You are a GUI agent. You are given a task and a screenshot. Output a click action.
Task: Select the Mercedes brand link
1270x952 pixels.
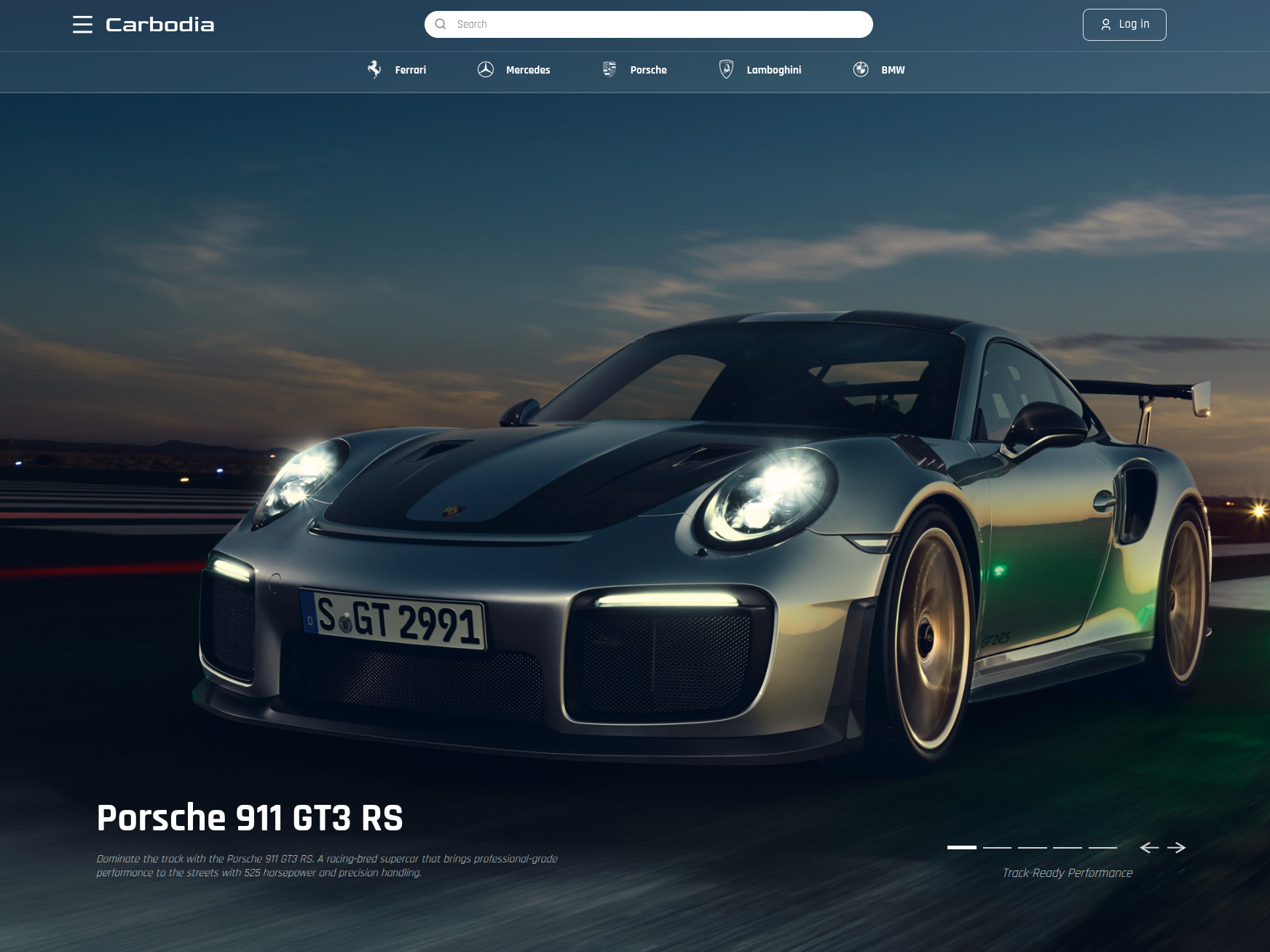(x=514, y=70)
